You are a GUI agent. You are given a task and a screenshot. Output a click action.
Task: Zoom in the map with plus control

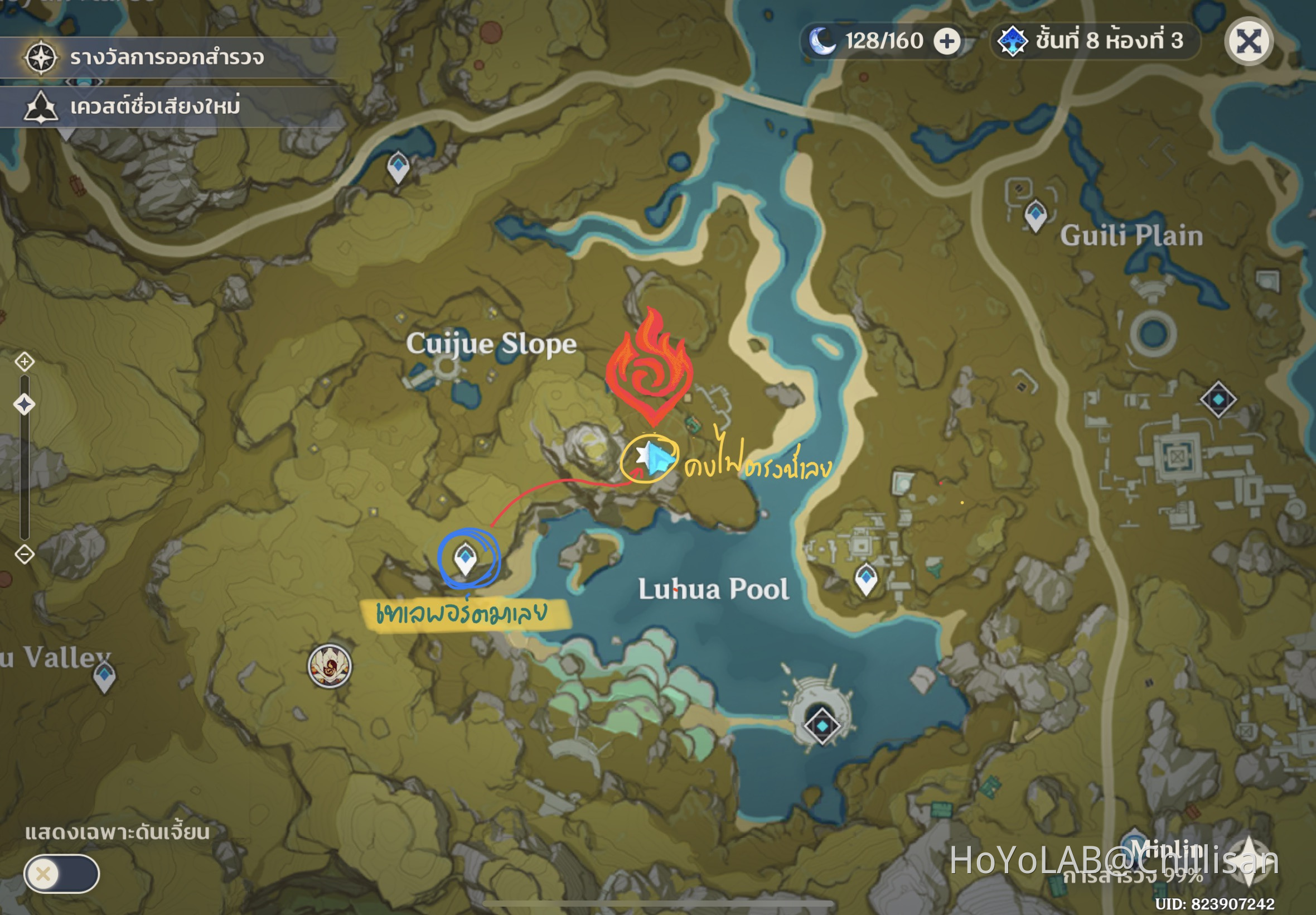25,361
